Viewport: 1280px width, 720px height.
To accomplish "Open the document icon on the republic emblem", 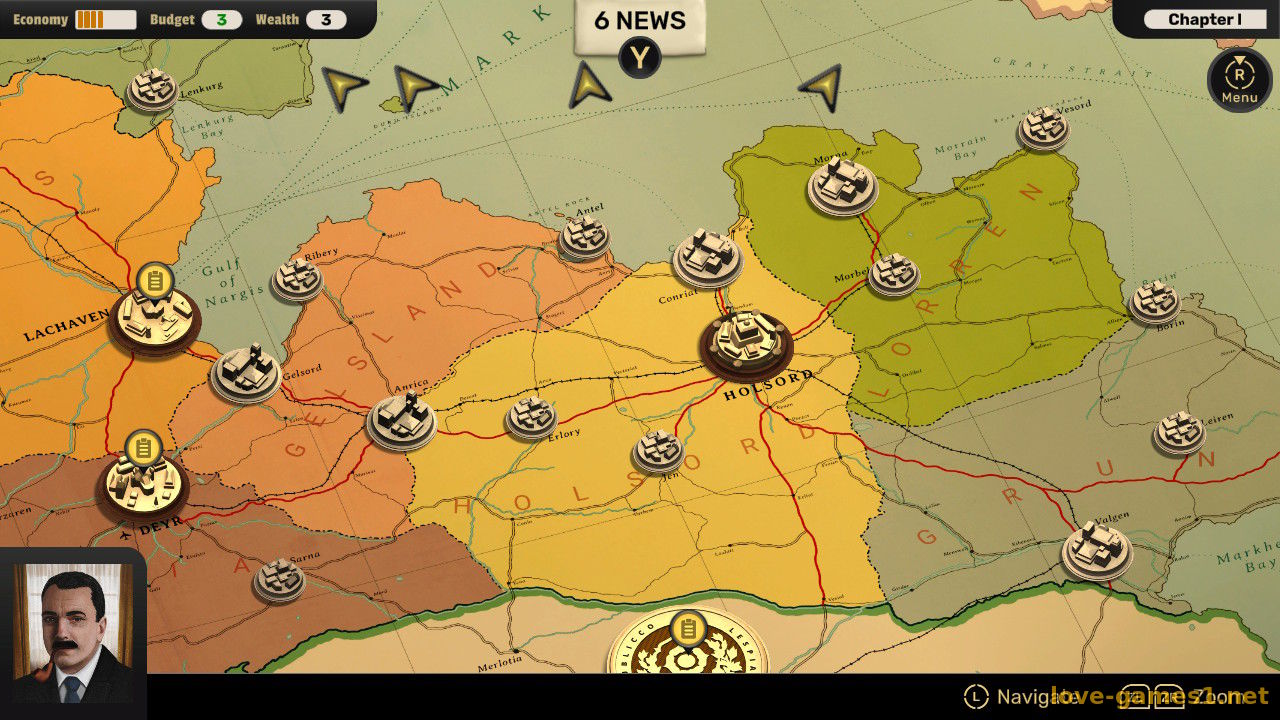I will point(687,629).
